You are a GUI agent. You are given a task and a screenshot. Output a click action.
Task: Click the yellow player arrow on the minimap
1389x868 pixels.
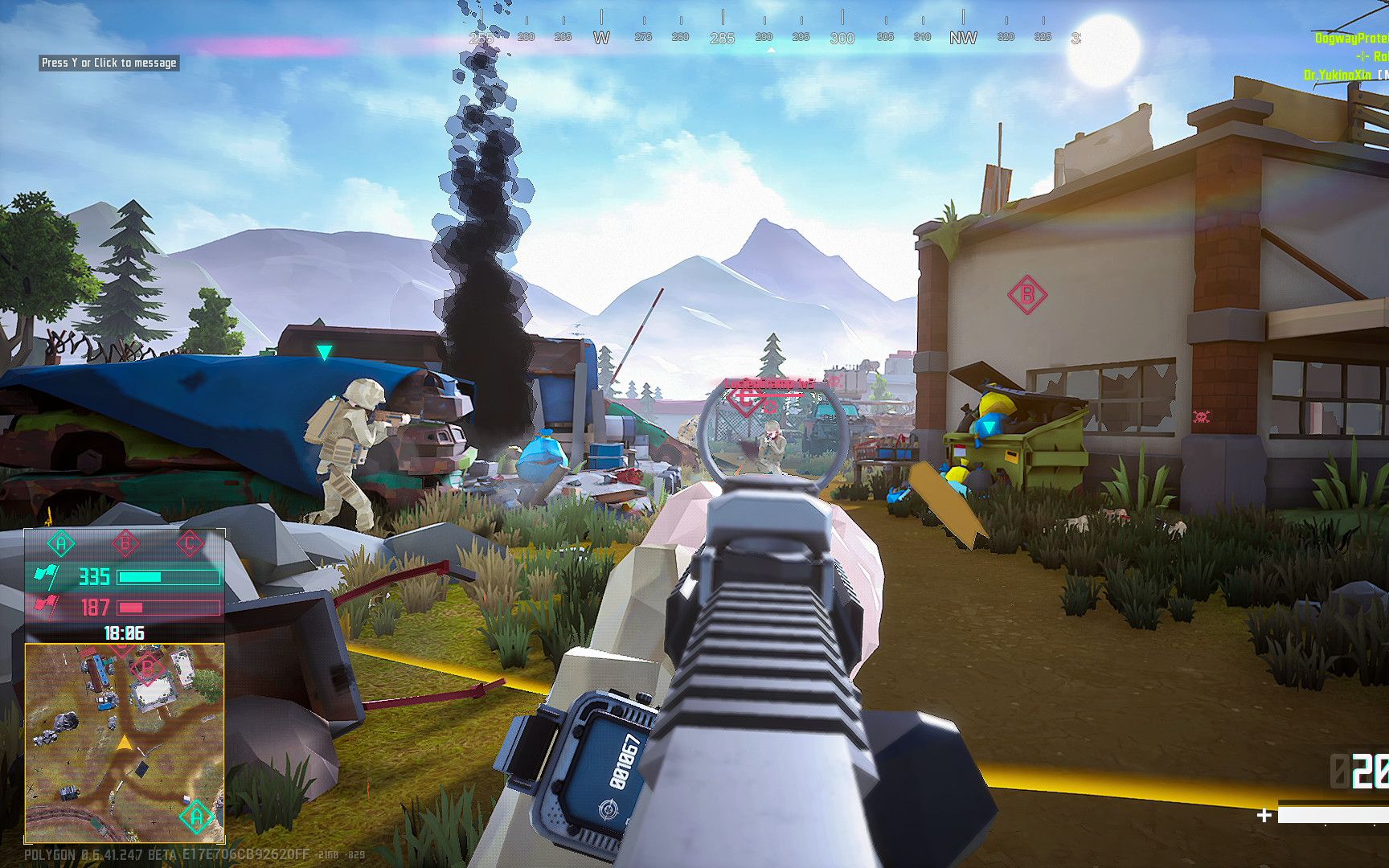(124, 743)
